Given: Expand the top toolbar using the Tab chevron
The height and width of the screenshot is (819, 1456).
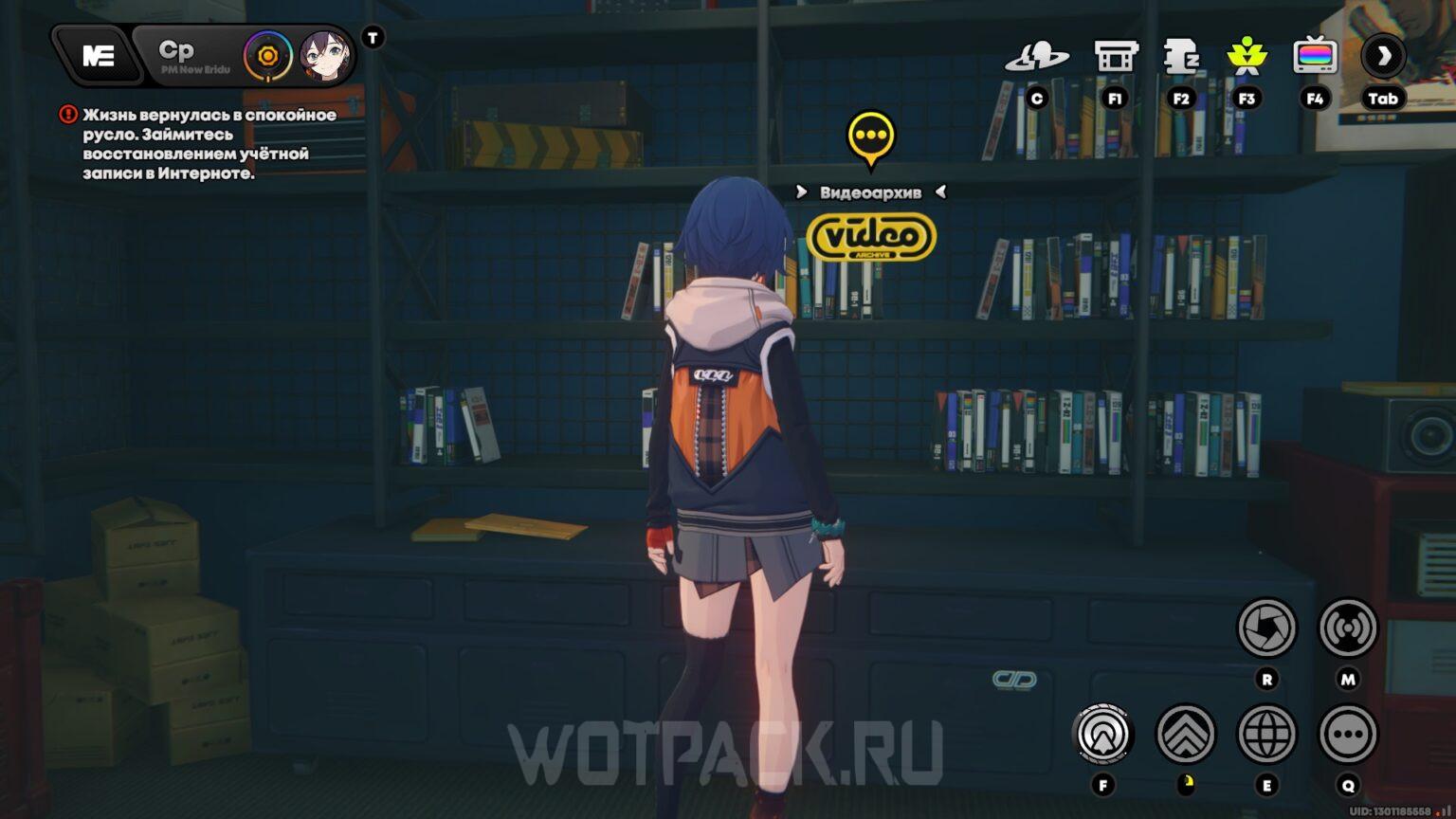Looking at the screenshot, I should 1384,57.
